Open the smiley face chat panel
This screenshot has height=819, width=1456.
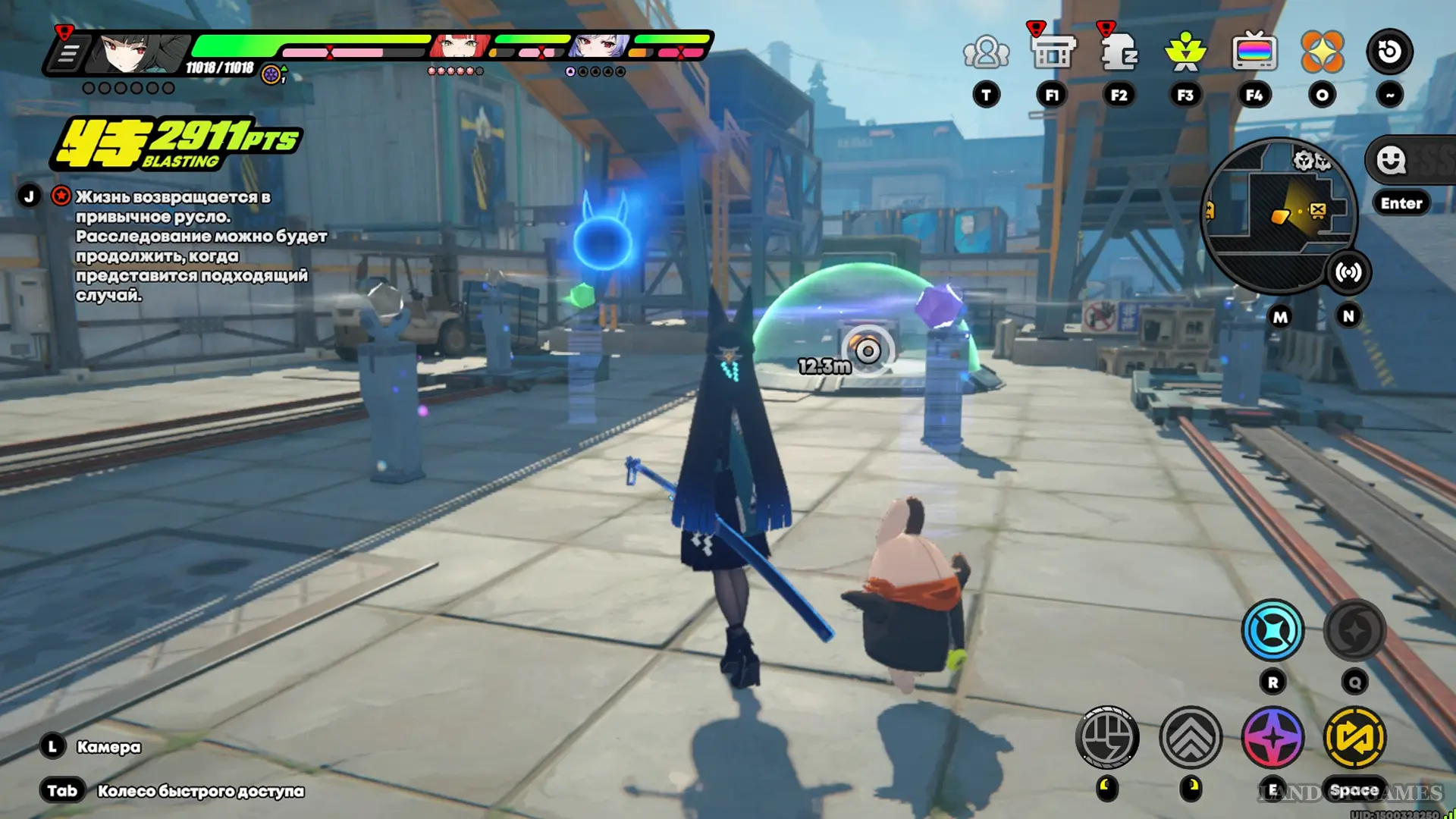(x=1392, y=160)
